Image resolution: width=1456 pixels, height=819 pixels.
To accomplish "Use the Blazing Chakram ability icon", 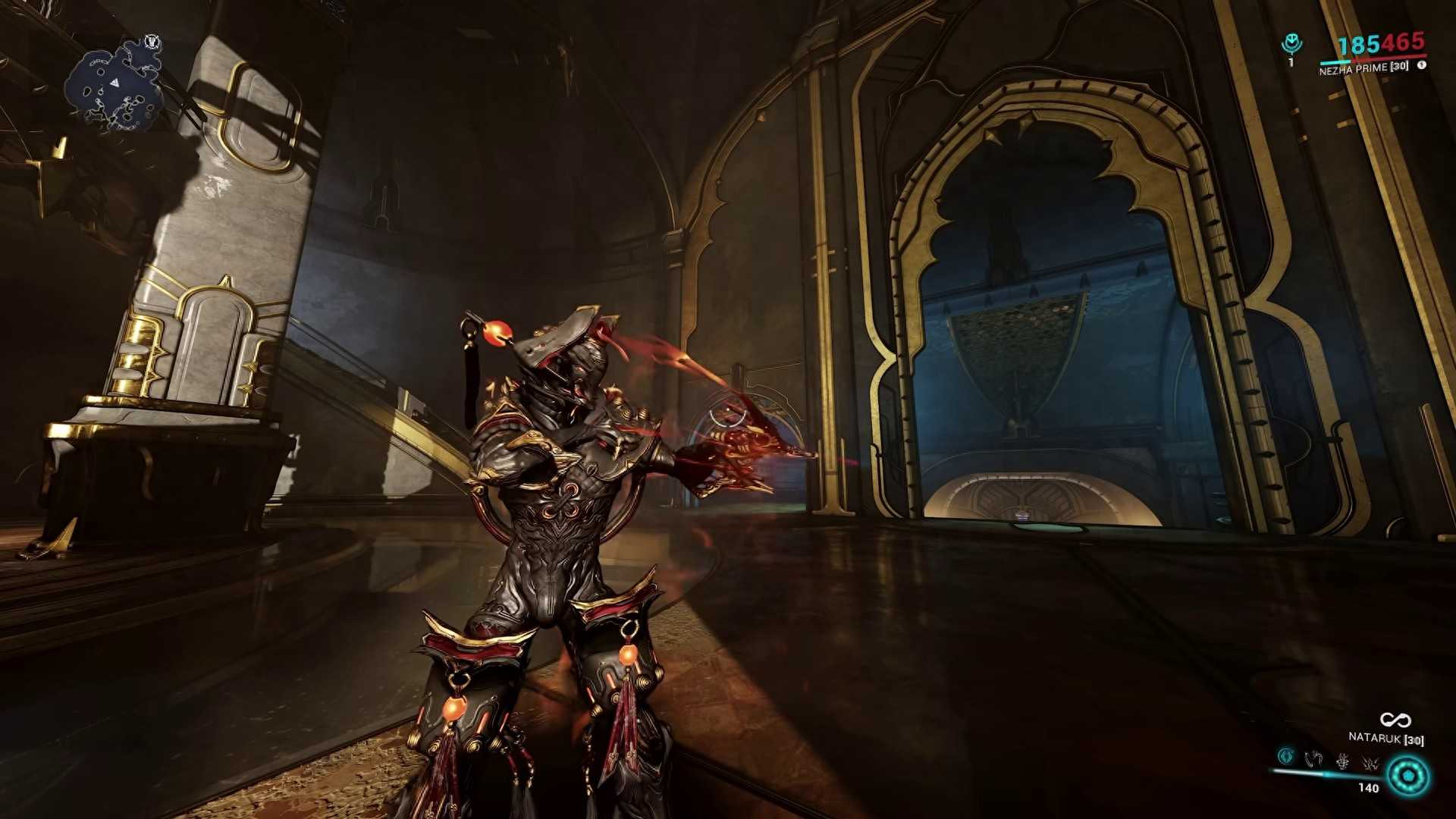I will coord(1313,758).
